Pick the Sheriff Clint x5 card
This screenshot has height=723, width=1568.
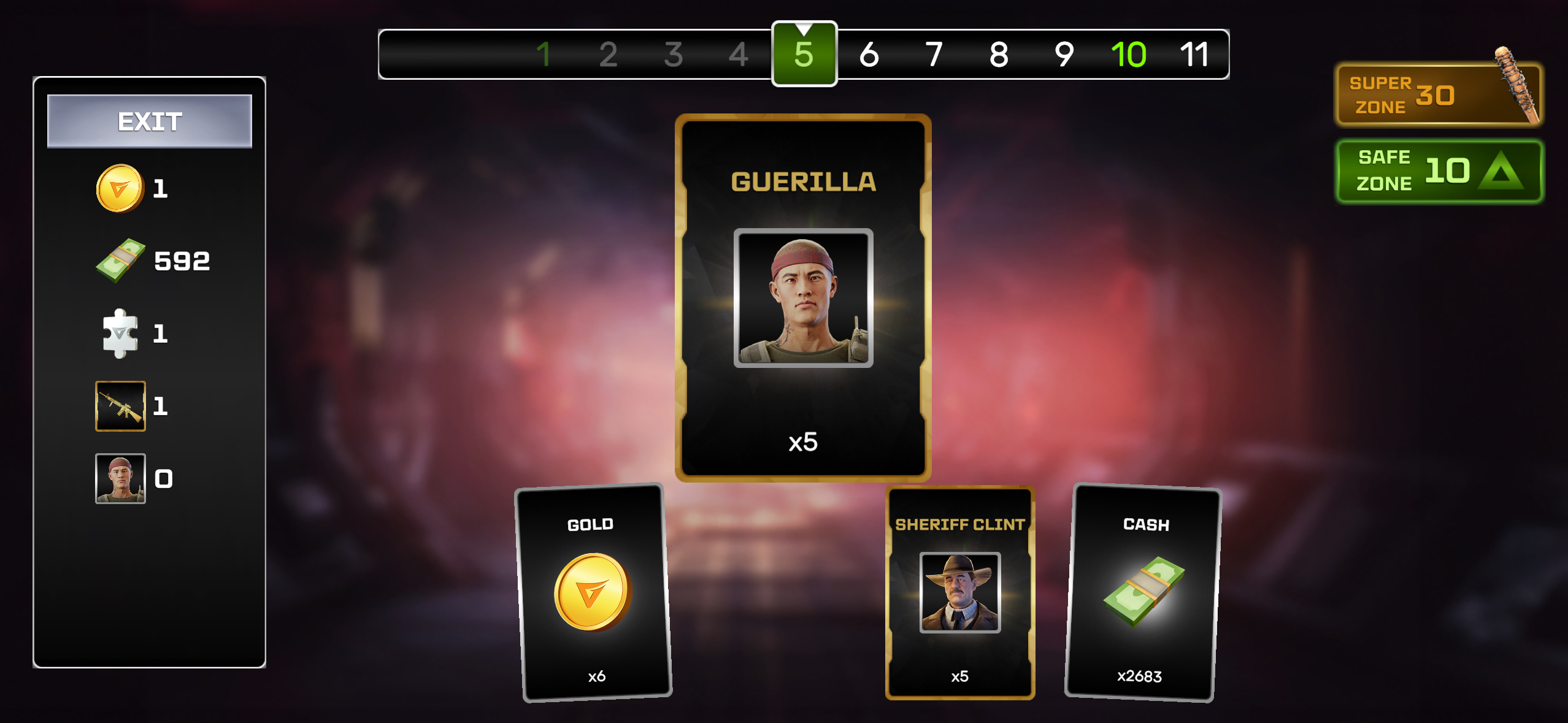[x=959, y=592]
